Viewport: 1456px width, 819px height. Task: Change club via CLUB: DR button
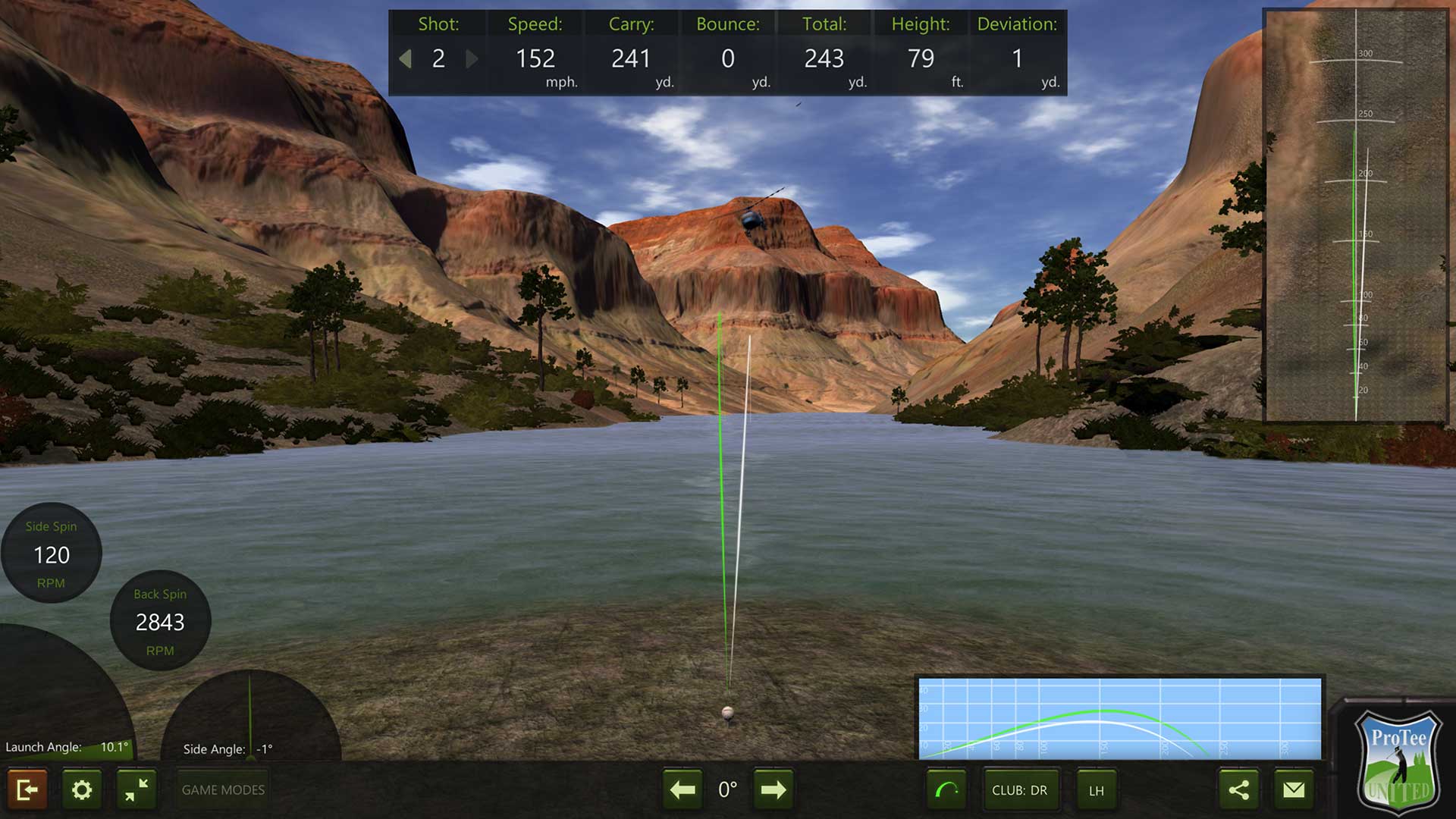pyautogui.click(x=1019, y=790)
